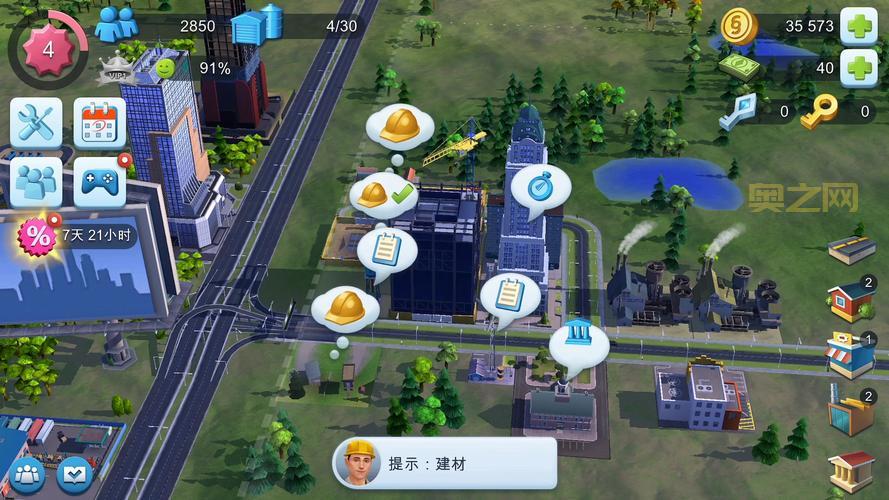The width and height of the screenshot is (889, 500).
Task: Open the blue book icon button
Action: 75,474
